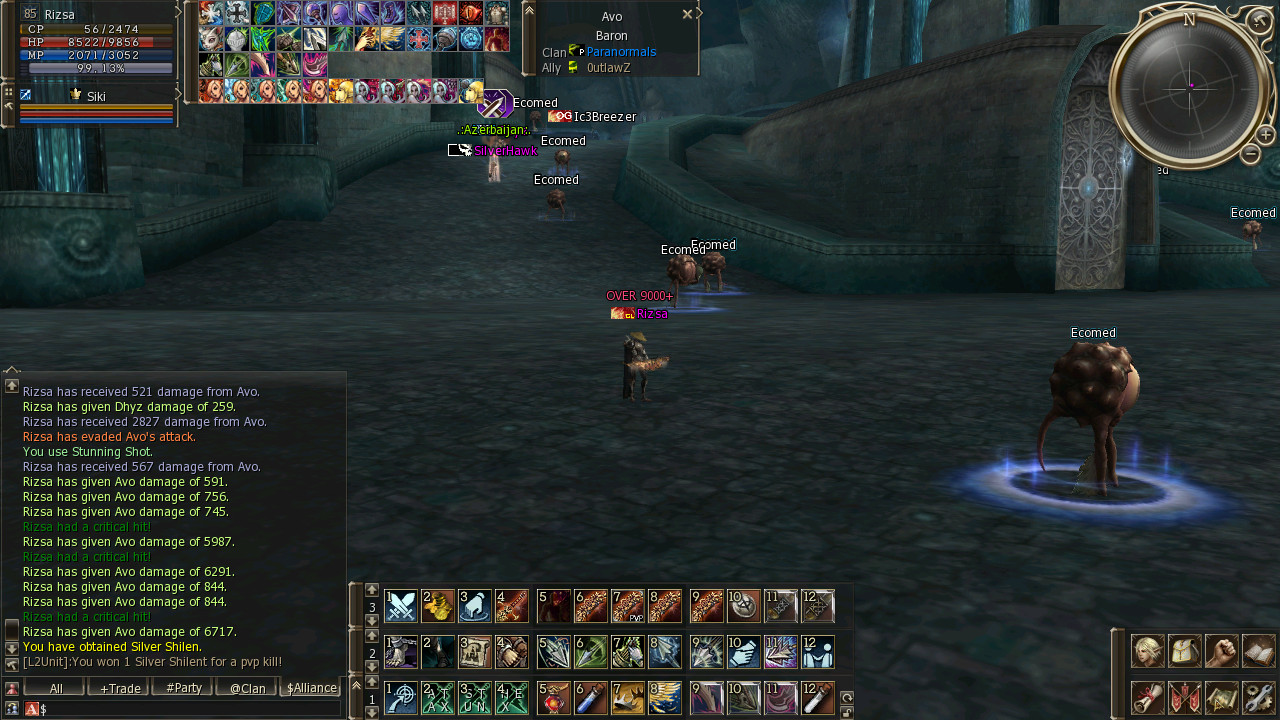
Task: Use the blue potion vial shortcut
Action: click(591, 698)
